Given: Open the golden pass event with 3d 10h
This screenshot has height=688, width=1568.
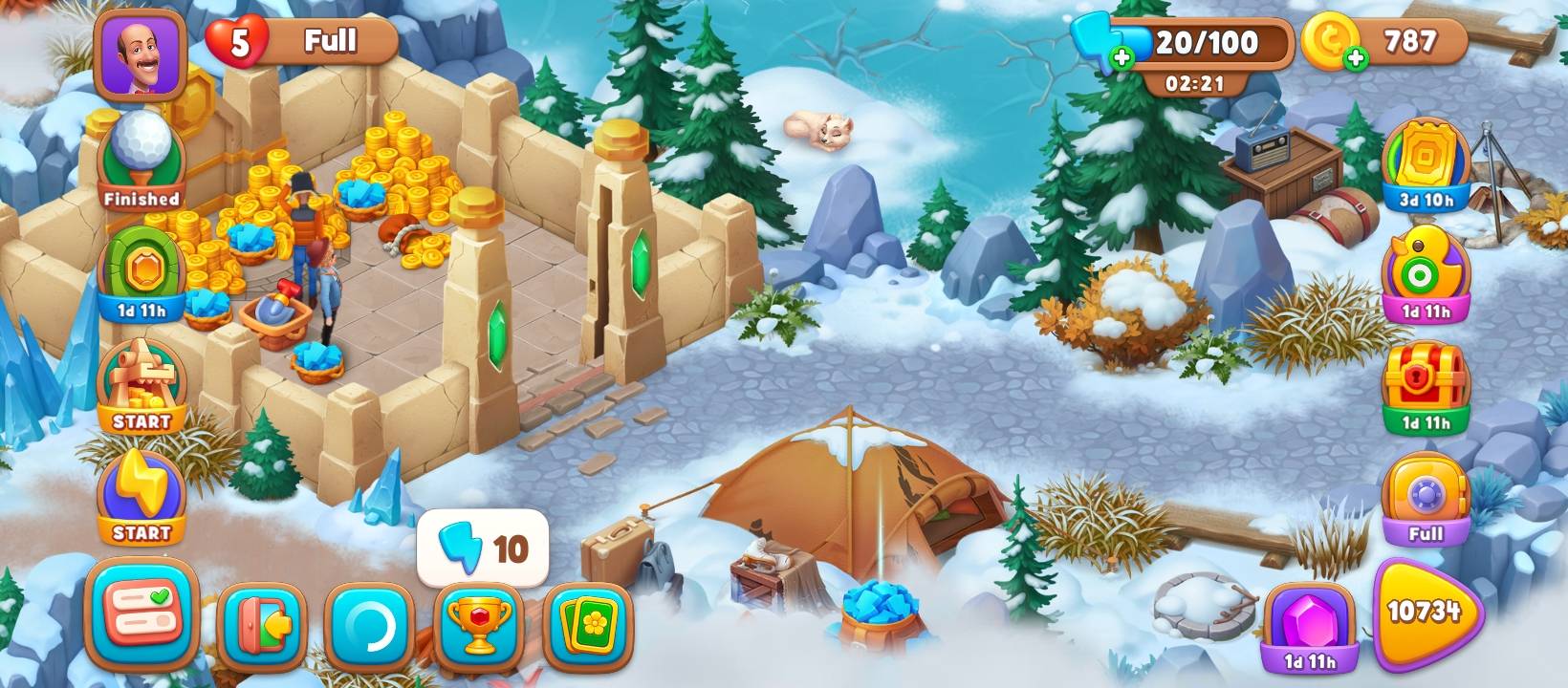Looking at the screenshot, I should tap(1426, 164).
